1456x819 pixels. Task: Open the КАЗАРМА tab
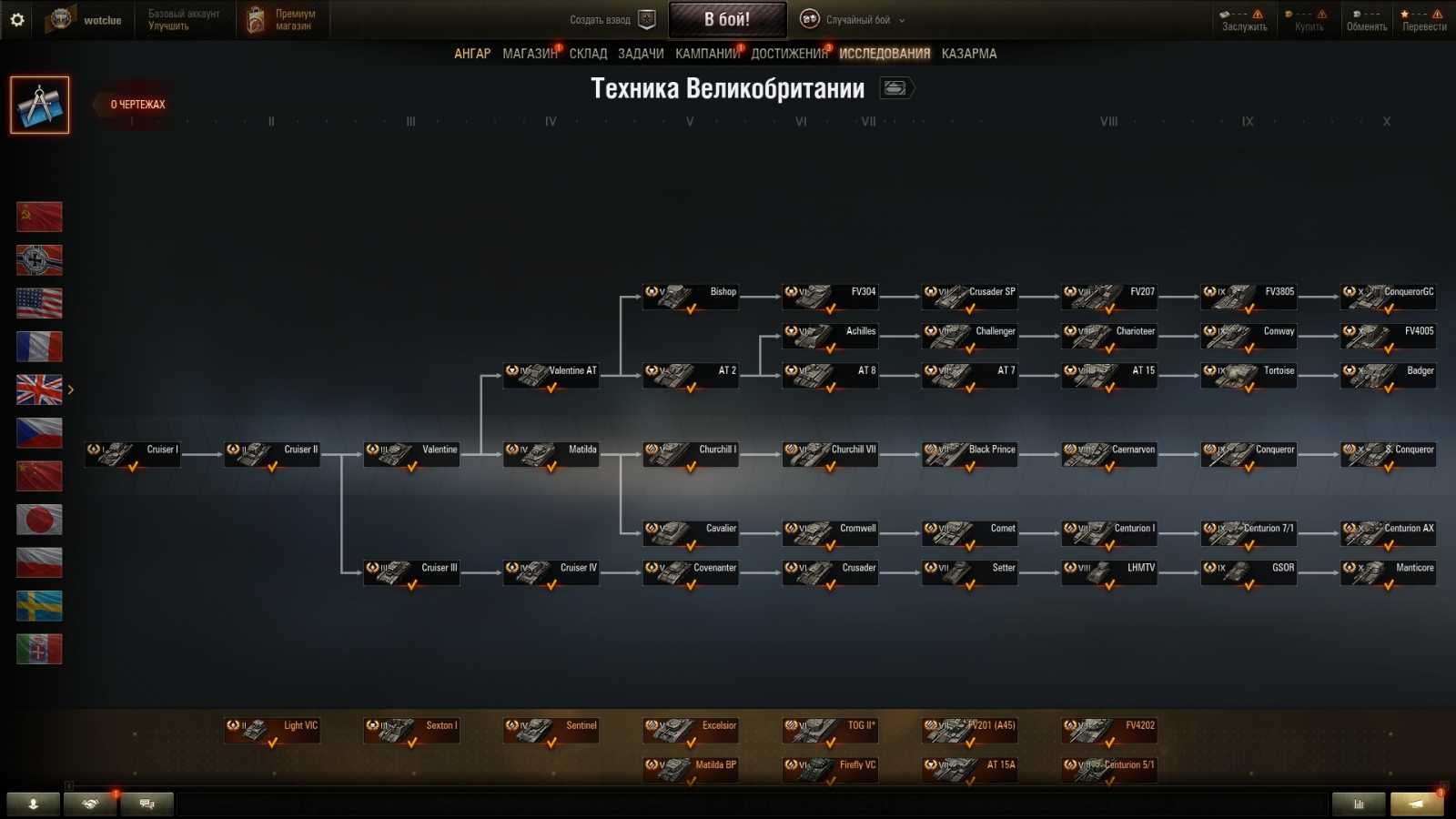968,53
